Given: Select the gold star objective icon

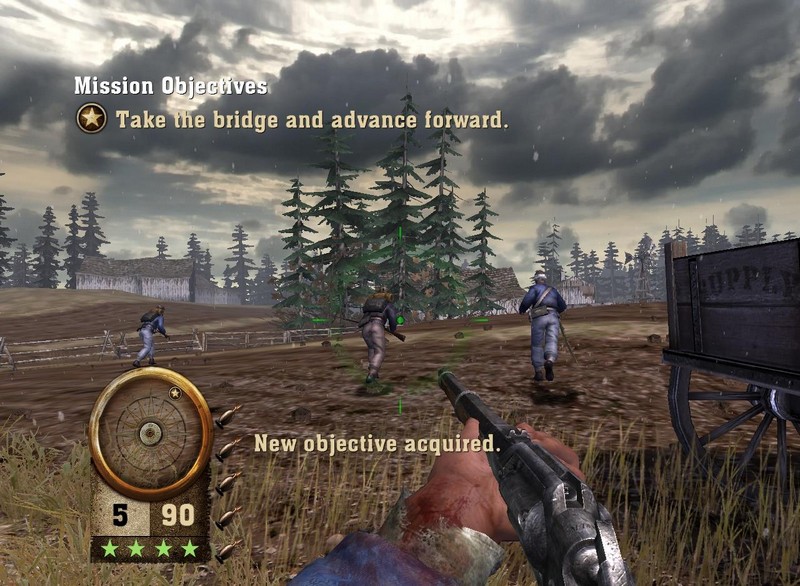Looking at the screenshot, I should click(x=91, y=120).
